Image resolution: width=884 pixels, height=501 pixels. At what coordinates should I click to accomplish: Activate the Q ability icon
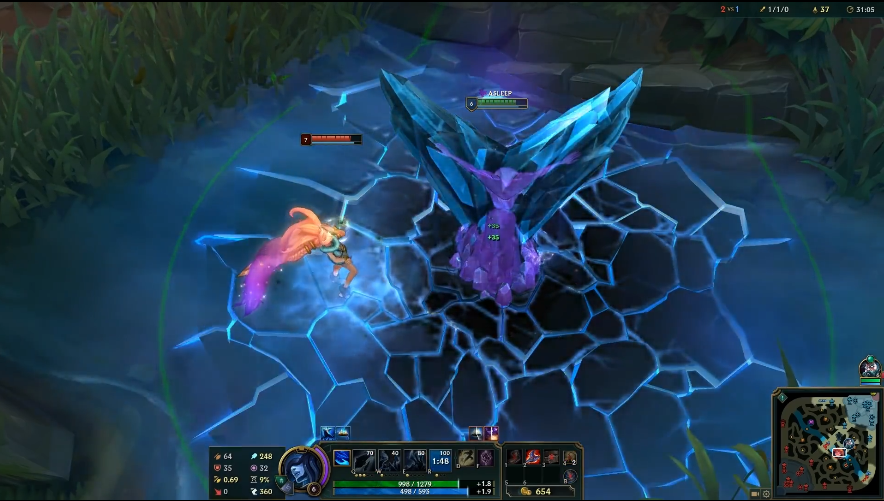coord(365,460)
